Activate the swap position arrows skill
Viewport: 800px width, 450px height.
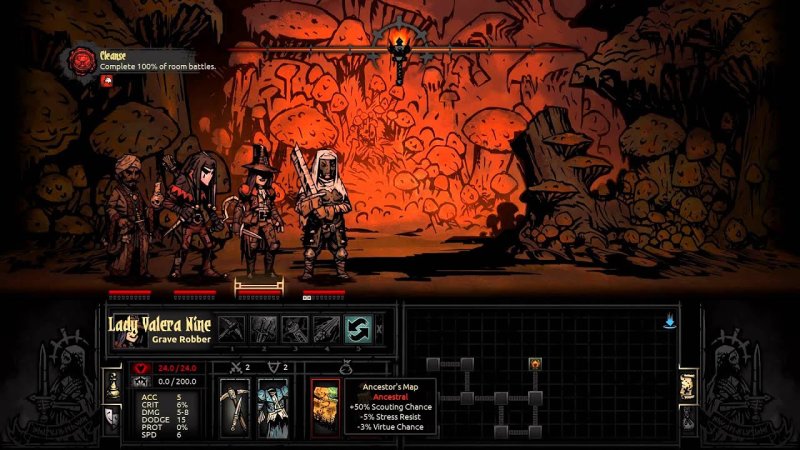tap(358, 328)
